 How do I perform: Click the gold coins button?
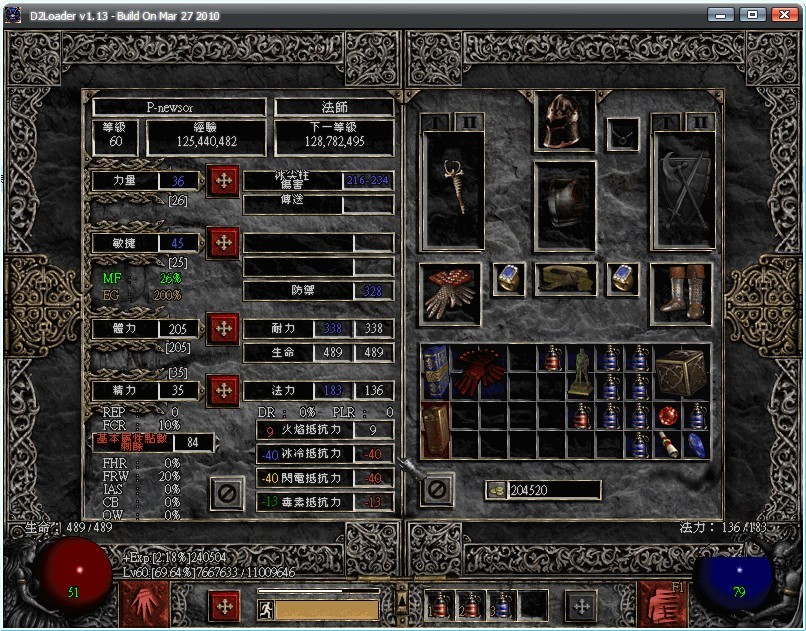[x=495, y=490]
